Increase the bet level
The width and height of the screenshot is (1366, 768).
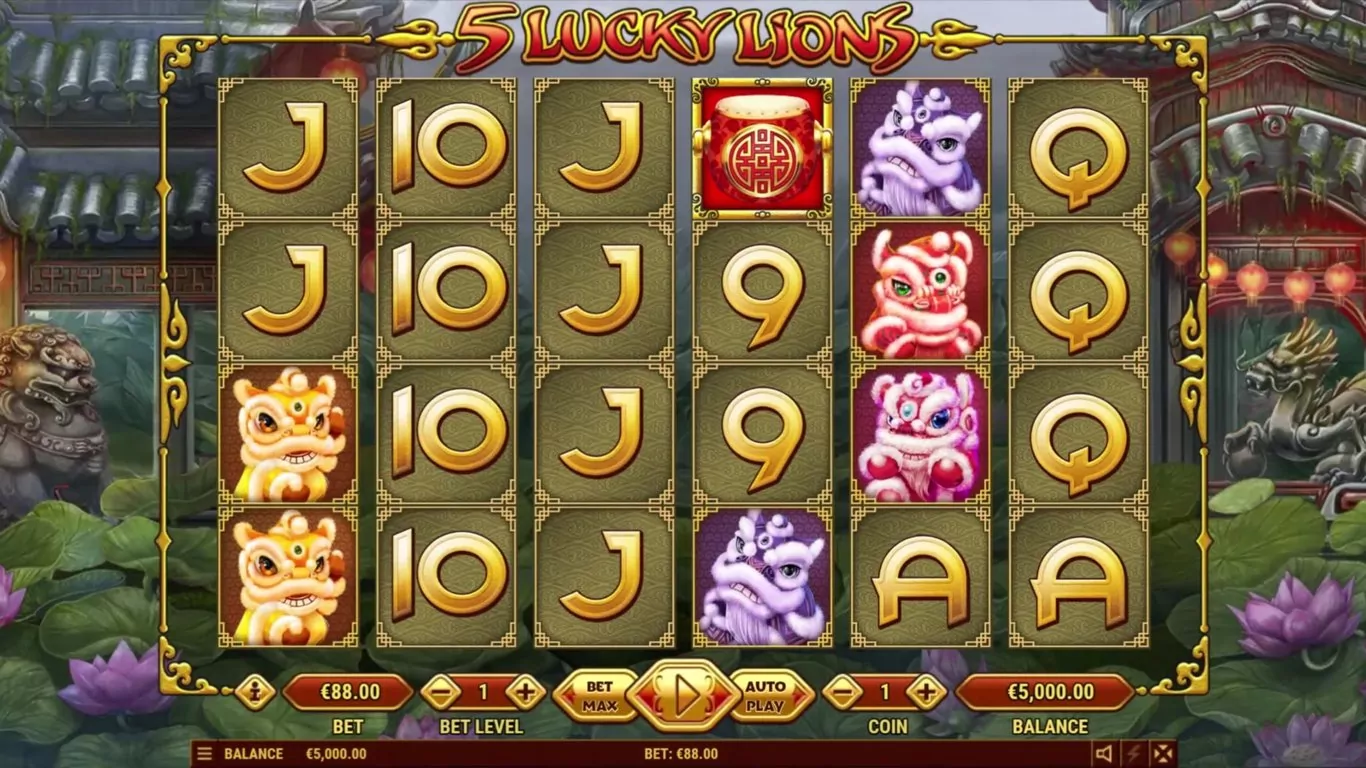tap(525, 692)
